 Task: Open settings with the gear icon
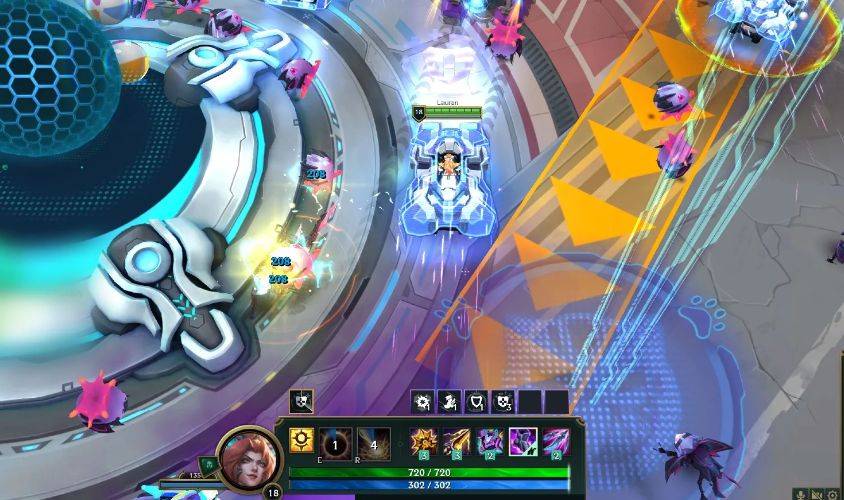click(x=832, y=493)
